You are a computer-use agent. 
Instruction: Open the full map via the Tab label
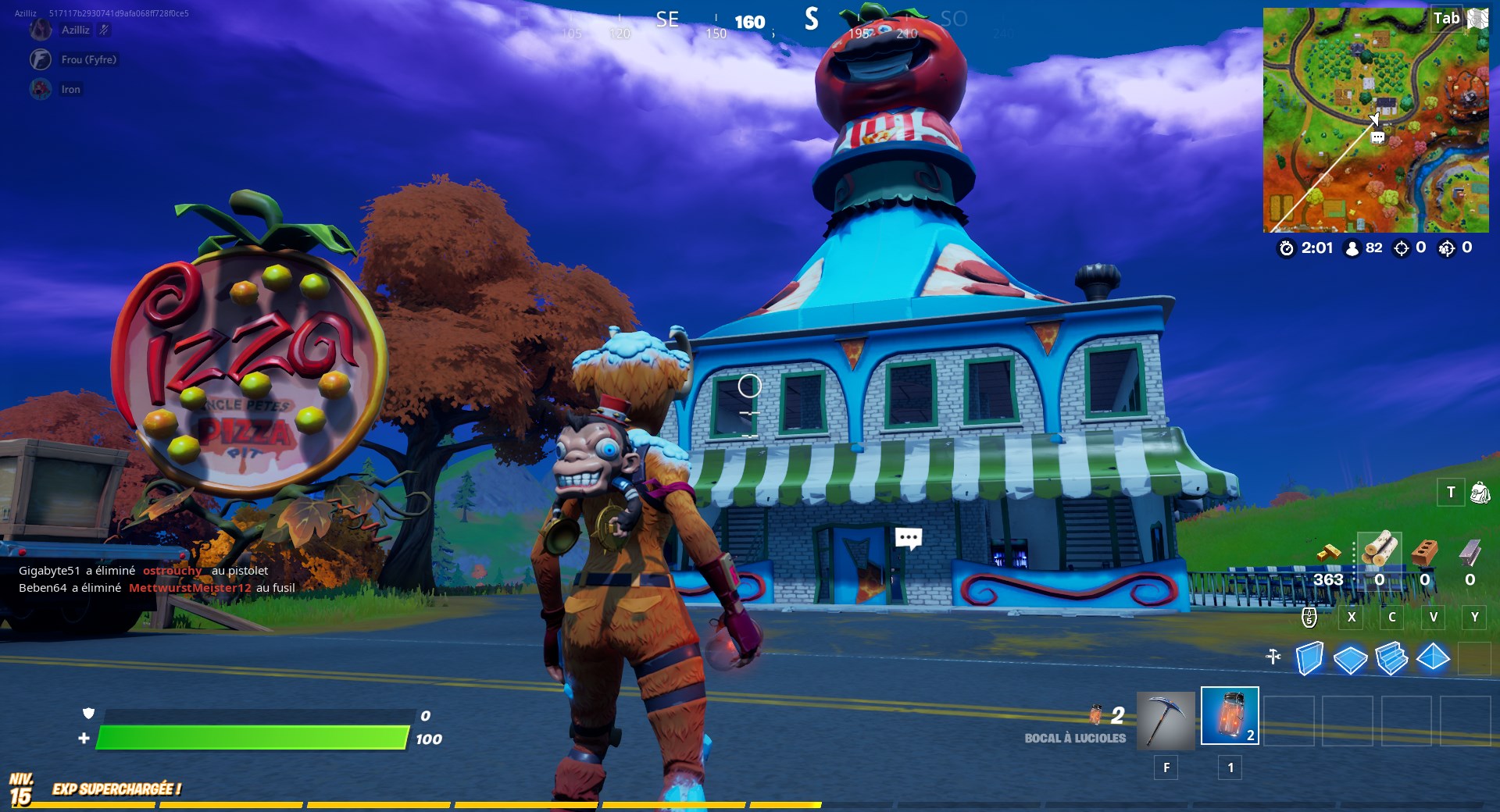coord(1448,18)
